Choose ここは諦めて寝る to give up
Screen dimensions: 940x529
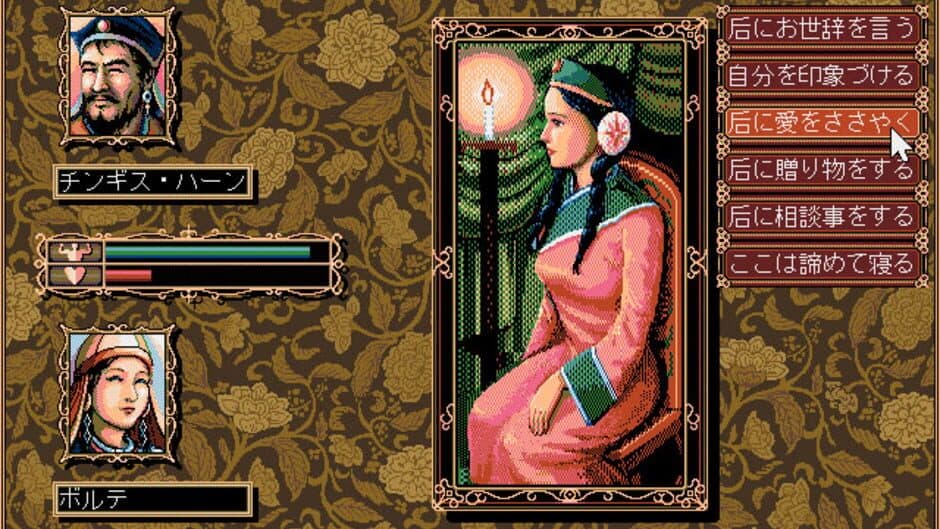[x=820, y=263]
